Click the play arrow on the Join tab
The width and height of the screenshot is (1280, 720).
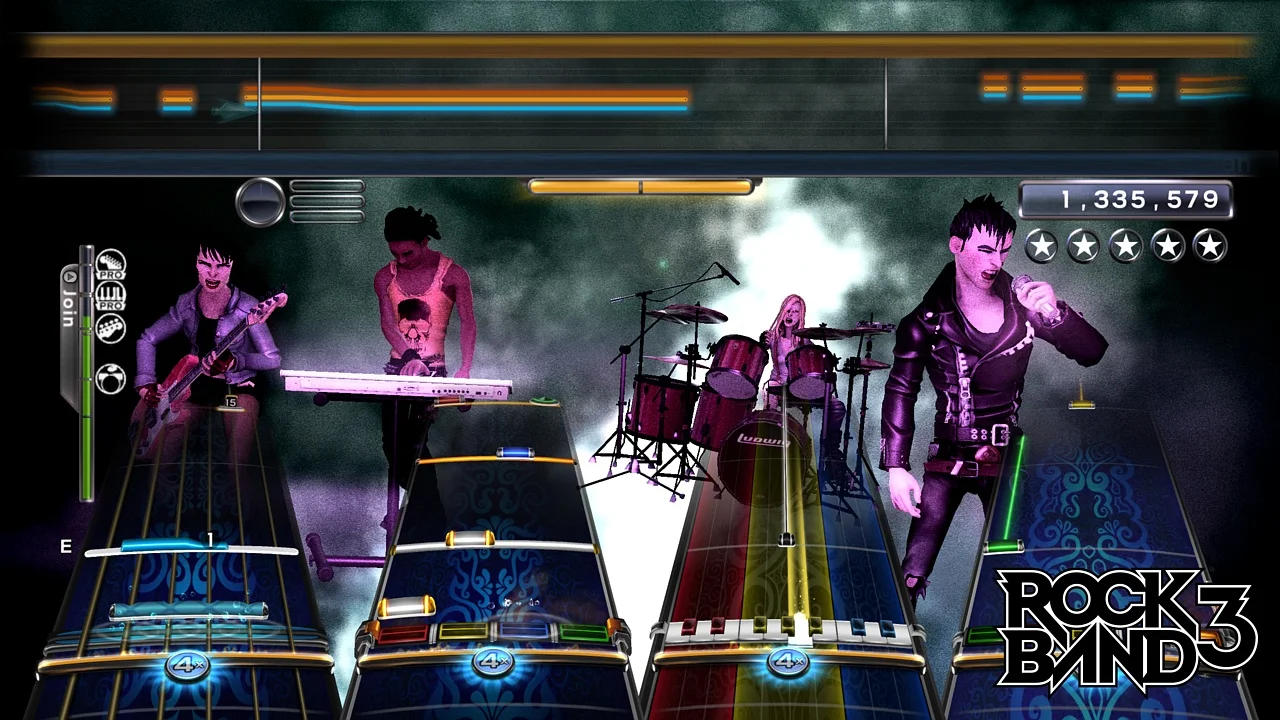(69, 275)
